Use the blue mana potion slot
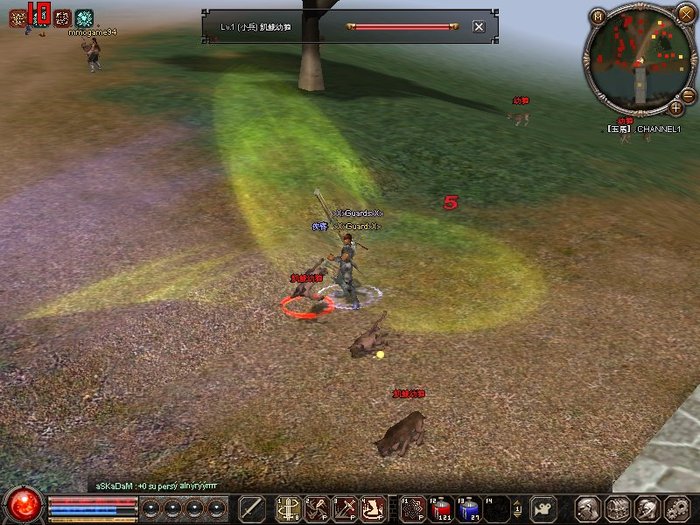Viewport: 700px width, 525px height. coord(468,509)
